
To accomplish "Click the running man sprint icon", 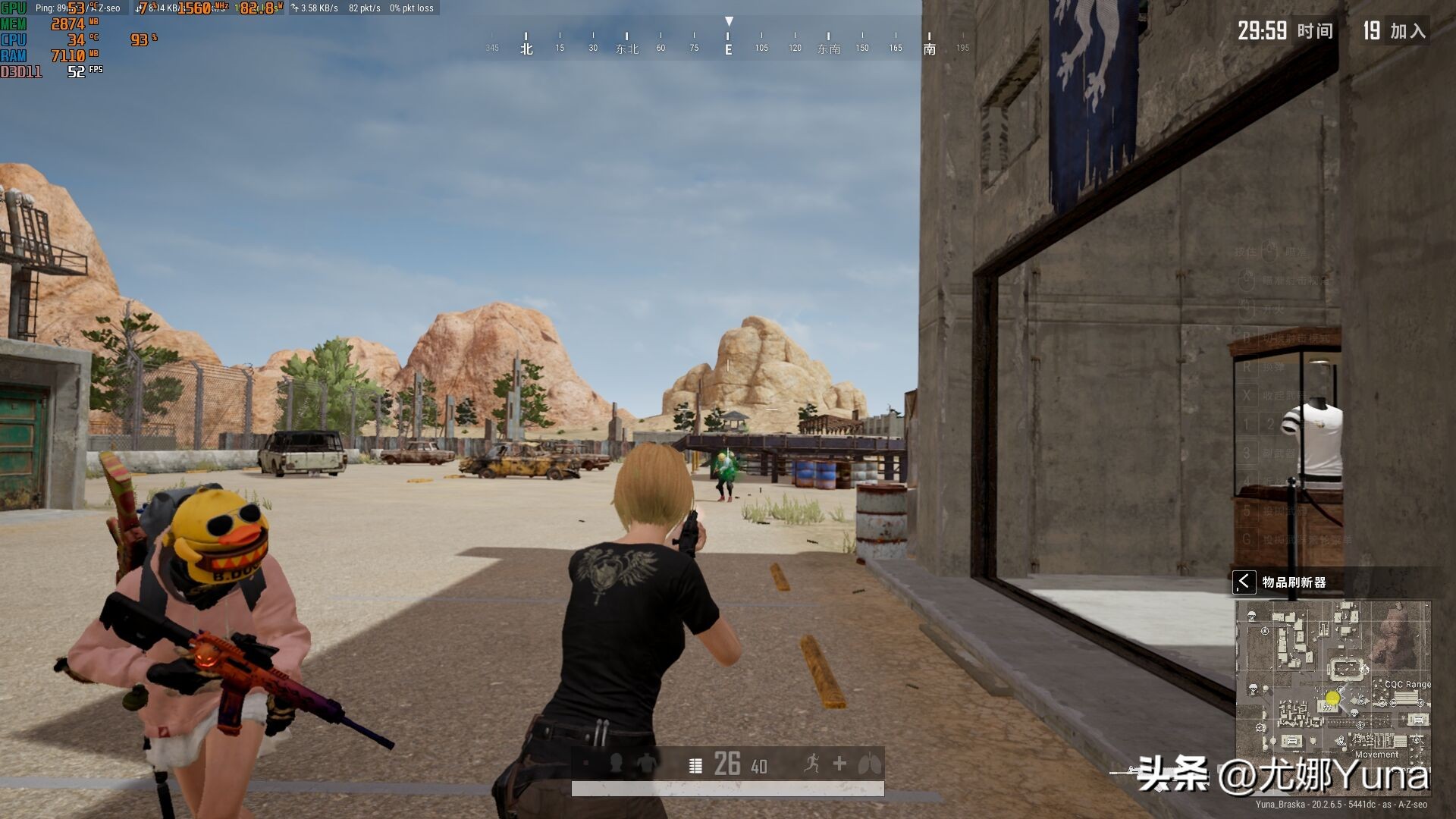I will [811, 764].
